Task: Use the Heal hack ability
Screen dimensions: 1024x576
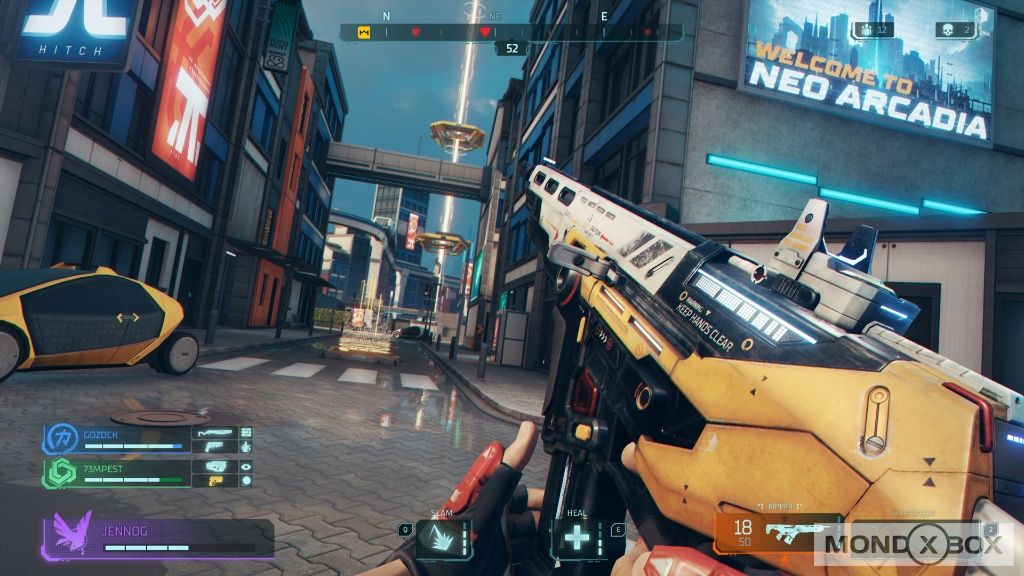Action: click(576, 538)
